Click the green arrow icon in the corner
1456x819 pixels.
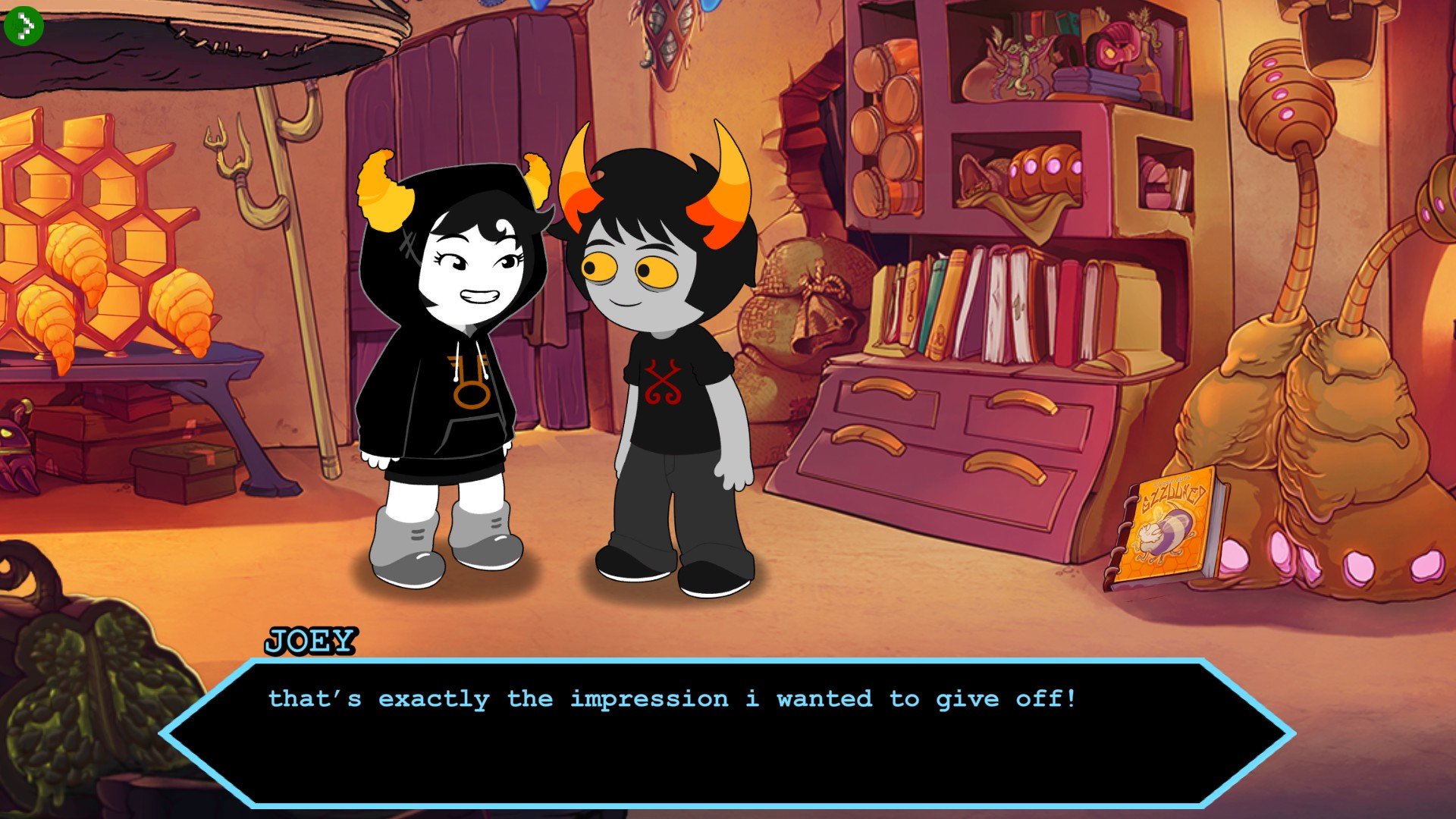[24, 26]
